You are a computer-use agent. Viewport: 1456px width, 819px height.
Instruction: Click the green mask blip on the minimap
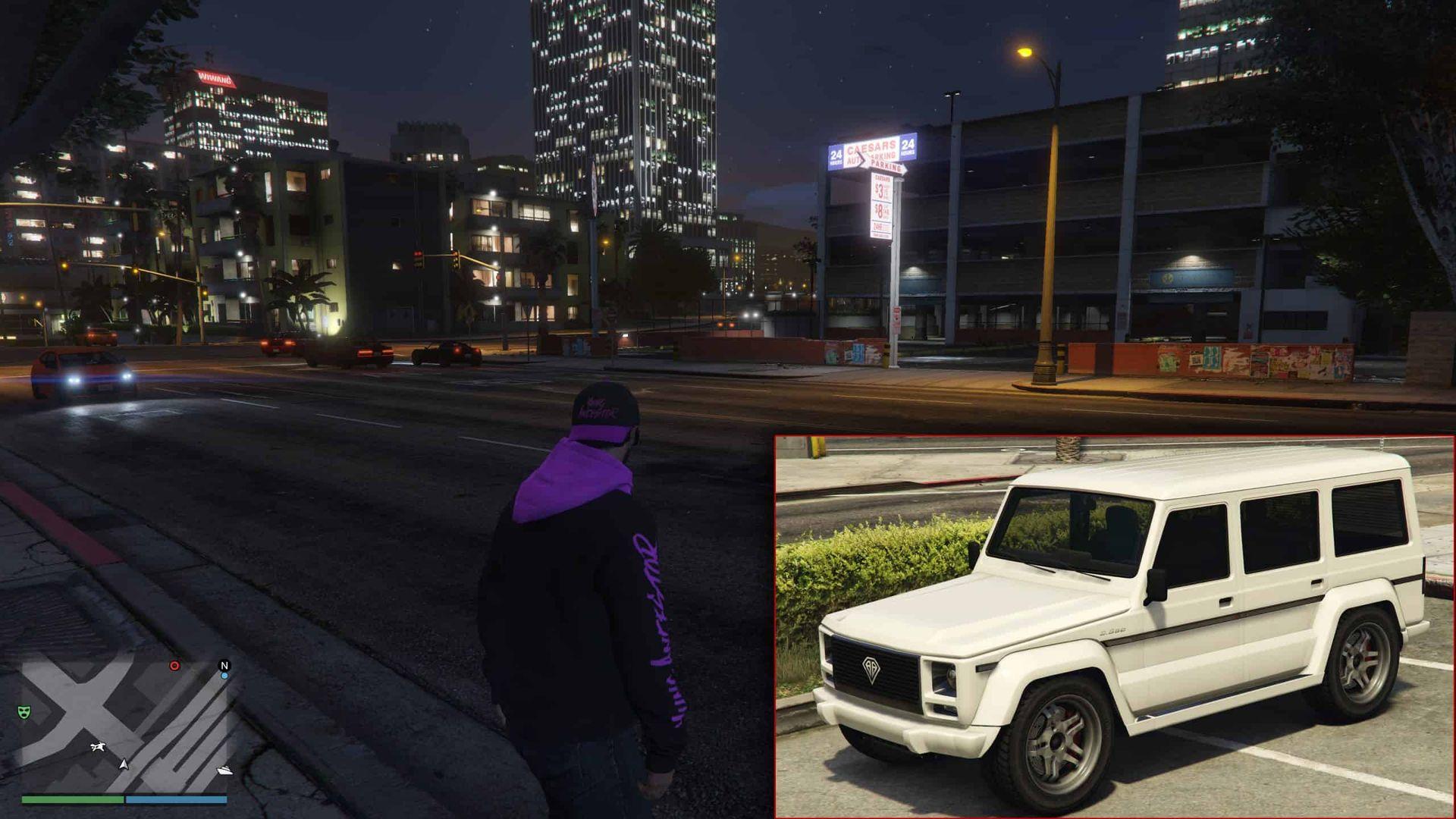(24, 712)
